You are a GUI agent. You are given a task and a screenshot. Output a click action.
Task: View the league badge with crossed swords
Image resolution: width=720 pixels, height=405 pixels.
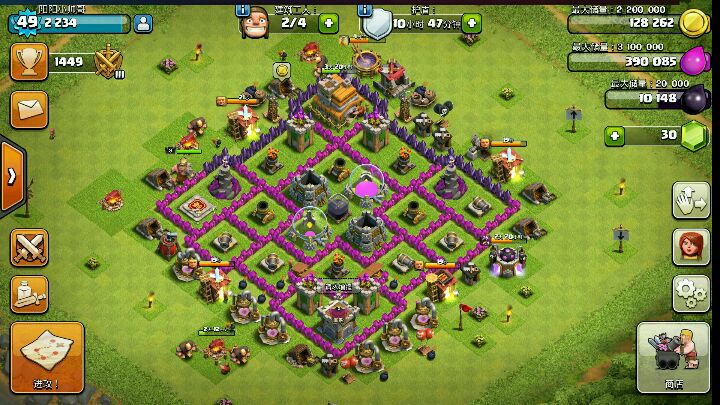(108, 63)
